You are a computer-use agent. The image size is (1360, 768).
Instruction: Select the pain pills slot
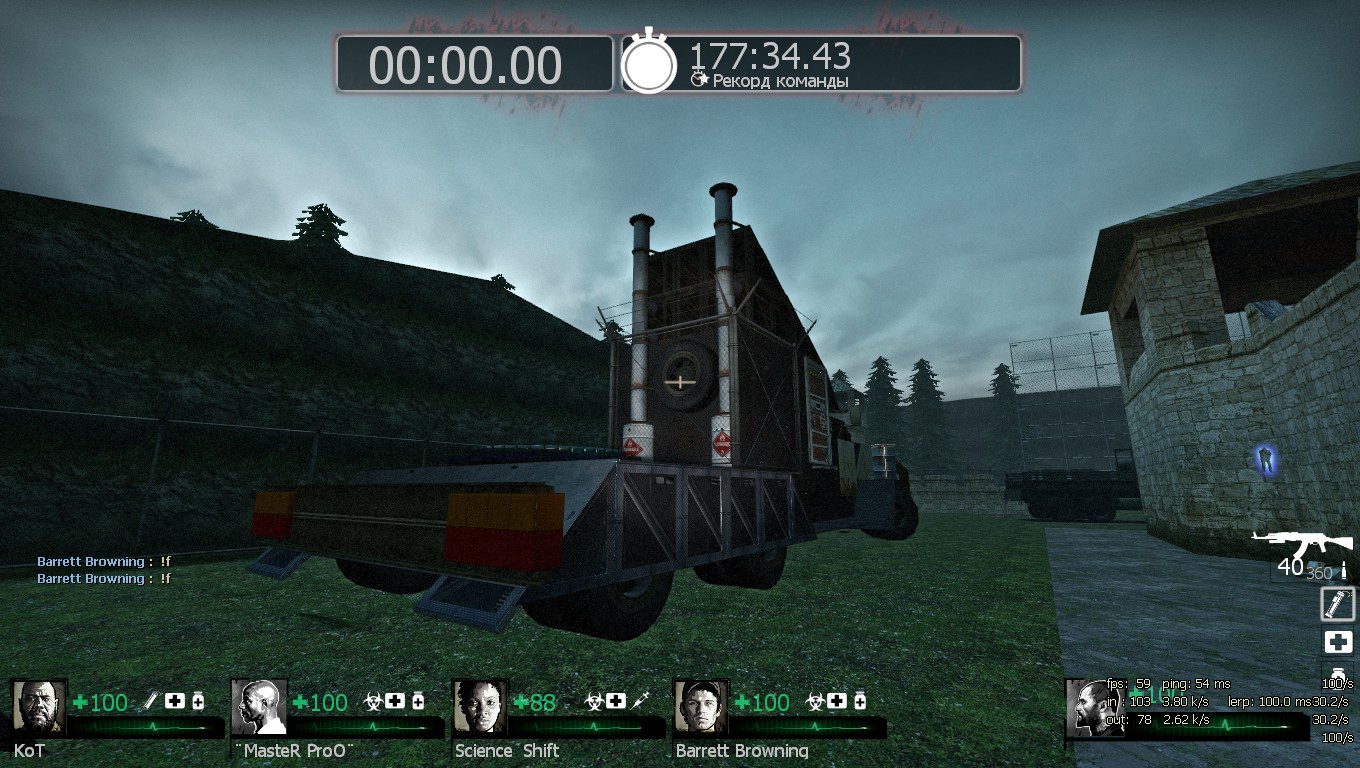[x=1337, y=671]
